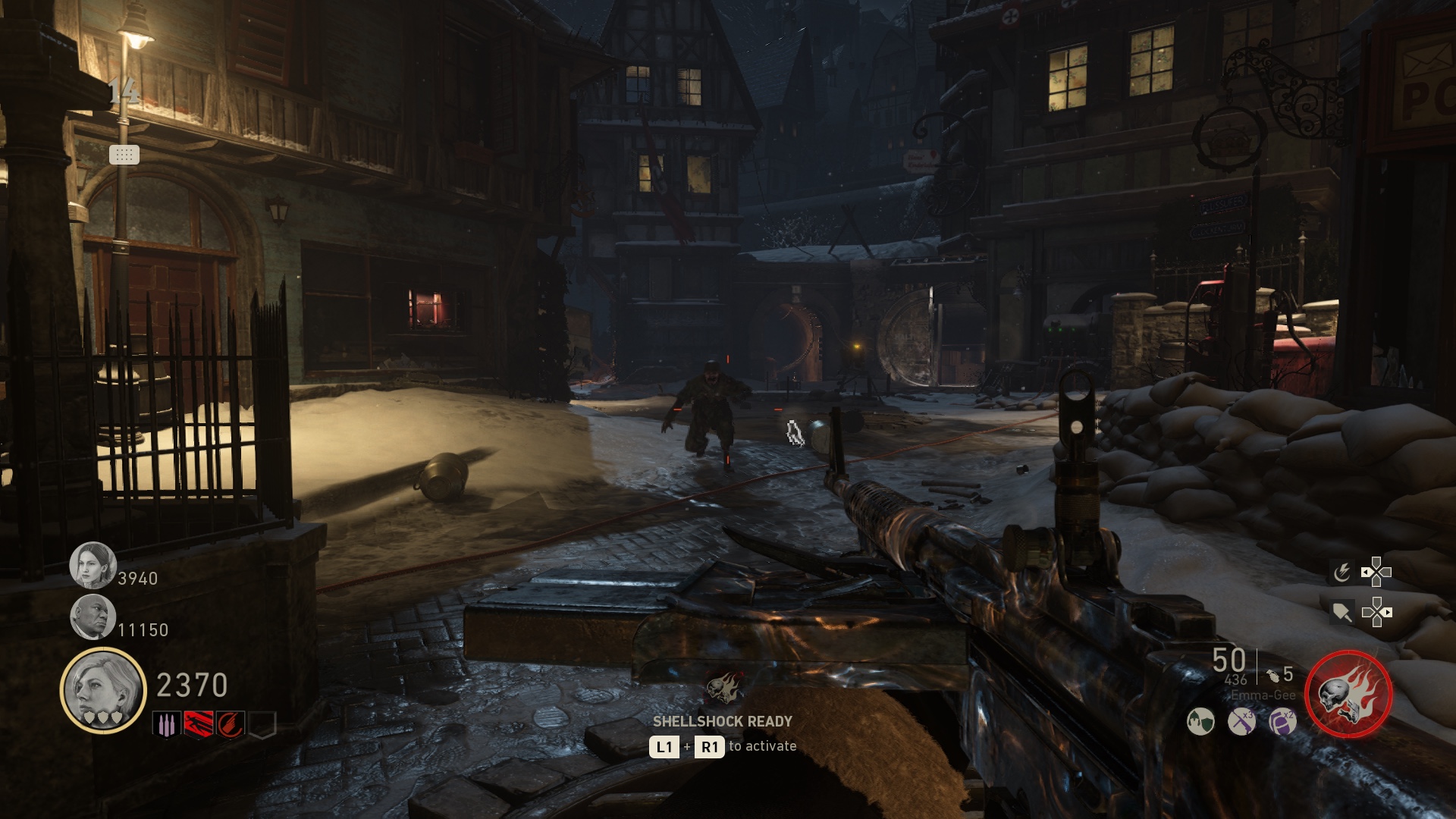This screenshot has width=1456, height=819.
Task: Toggle the left d-pad arrow indicator
Action: pos(1366,572)
